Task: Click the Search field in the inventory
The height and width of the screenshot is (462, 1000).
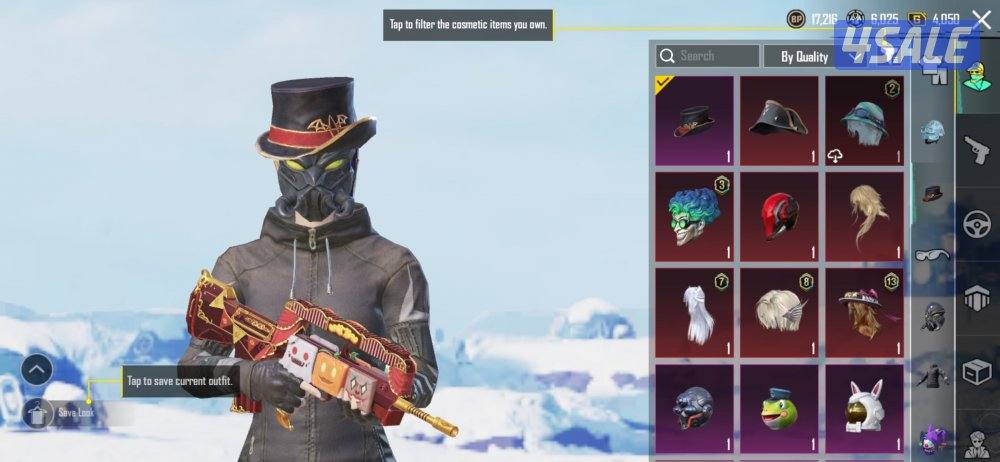Action: pyautogui.click(x=707, y=57)
